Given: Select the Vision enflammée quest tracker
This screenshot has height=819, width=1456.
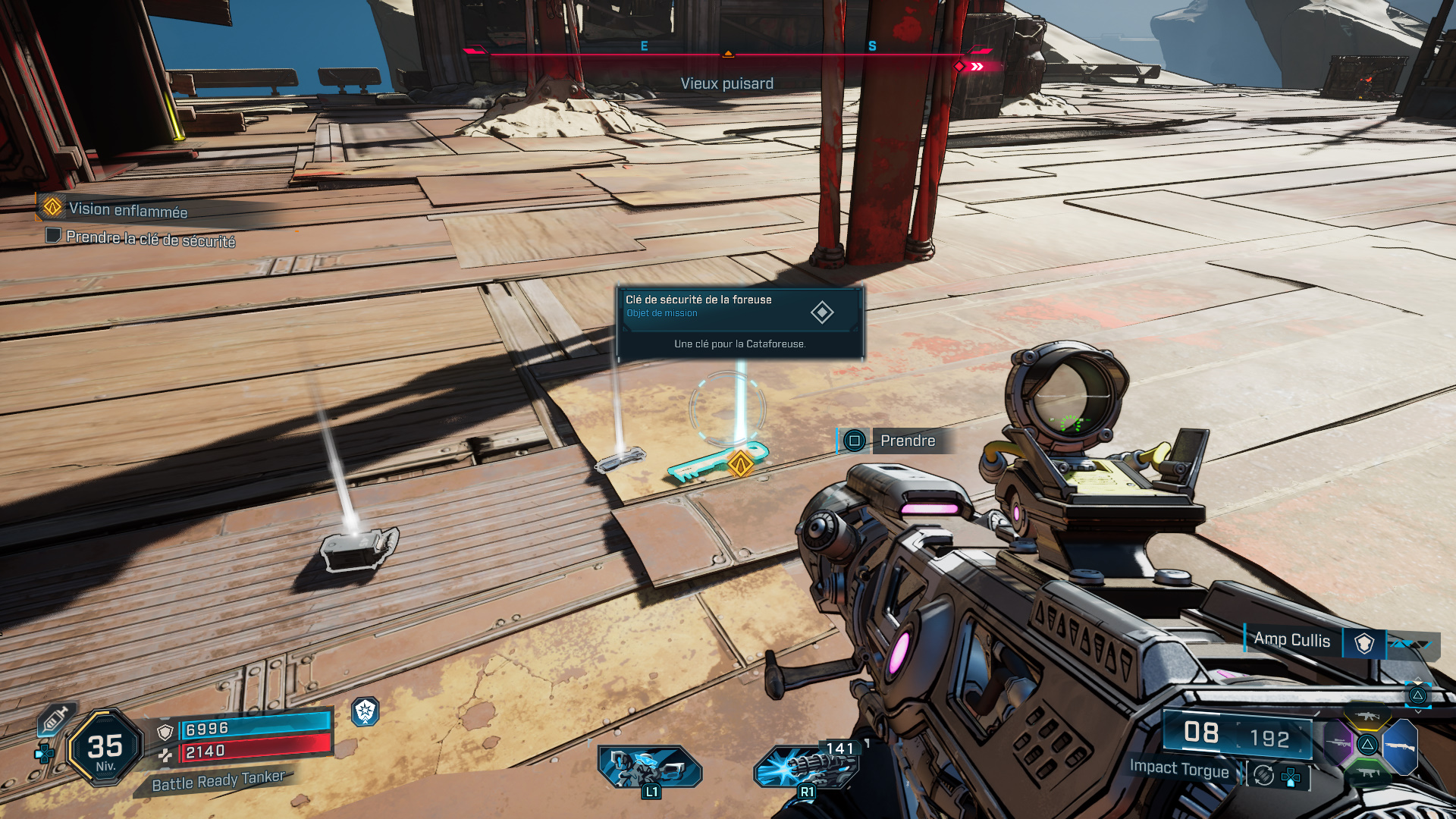Looking at the screenshot, I should coord(127,209).
